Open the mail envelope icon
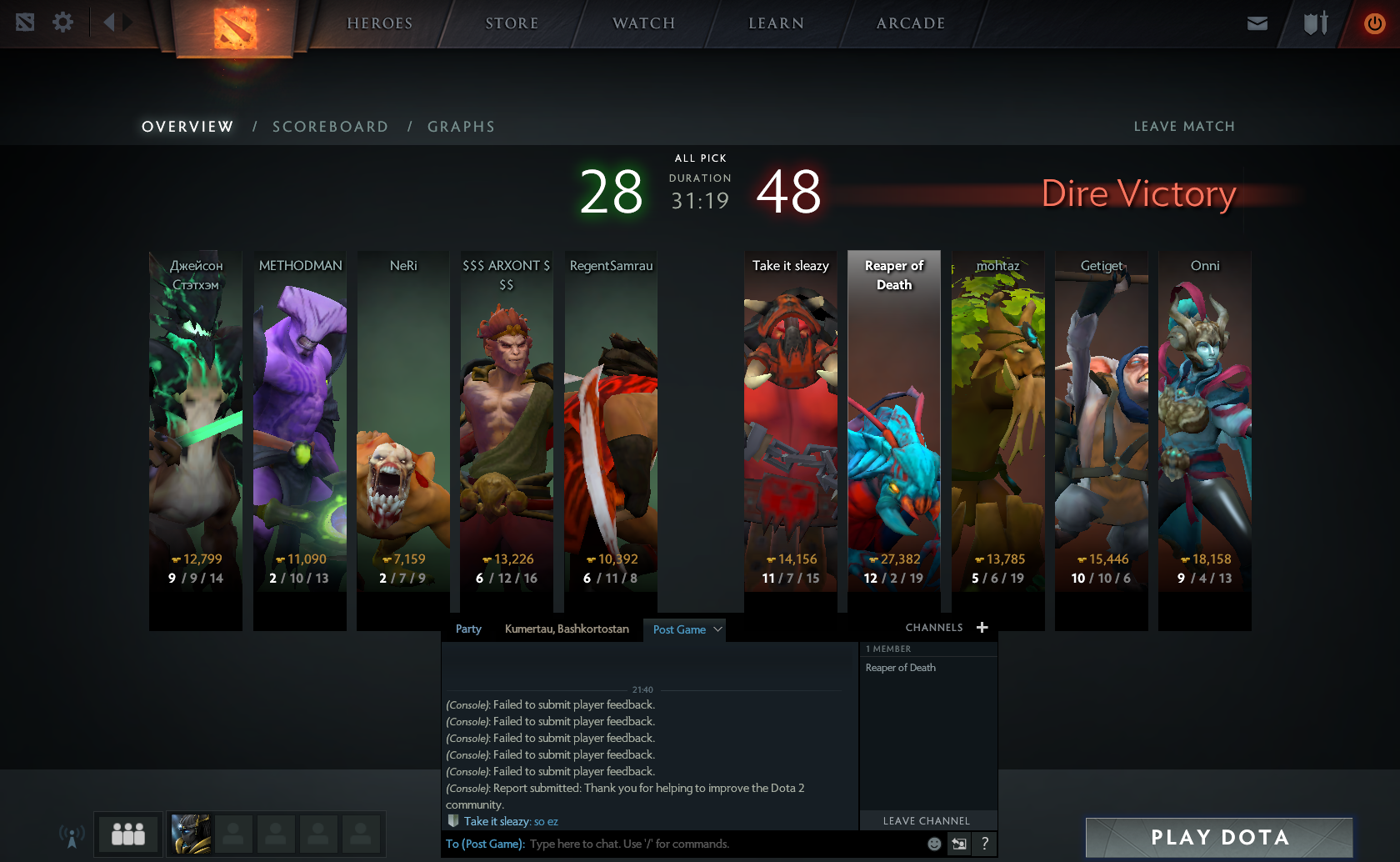Screen dimensions: 1400x862 [1257, 23]
